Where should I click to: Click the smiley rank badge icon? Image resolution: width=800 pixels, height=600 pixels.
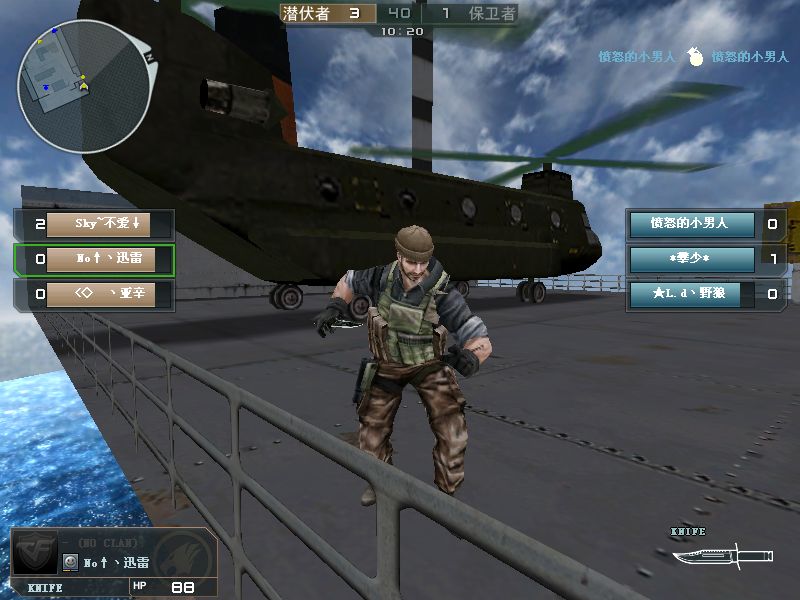pos(70,563)
